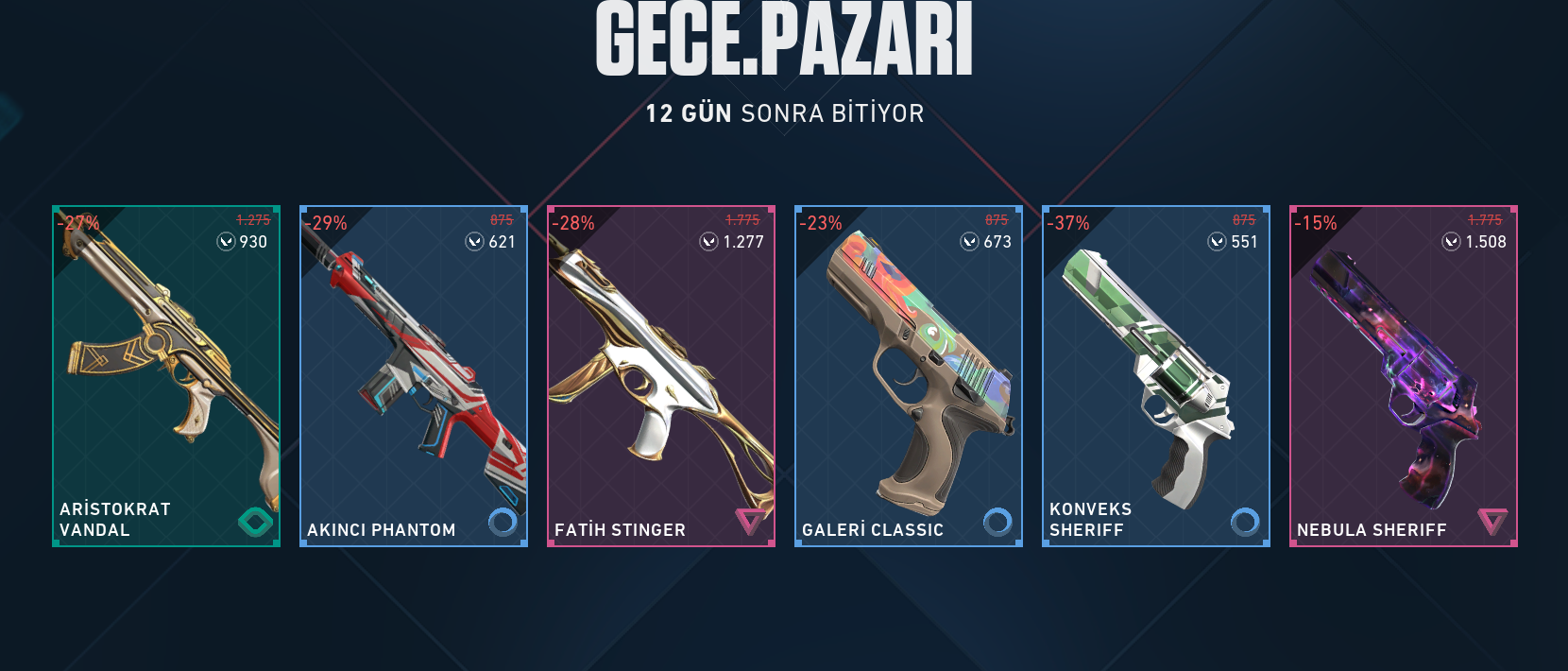Select the Aristokrat Vandal card
The image size is (1568, 671).
(166, 376)
